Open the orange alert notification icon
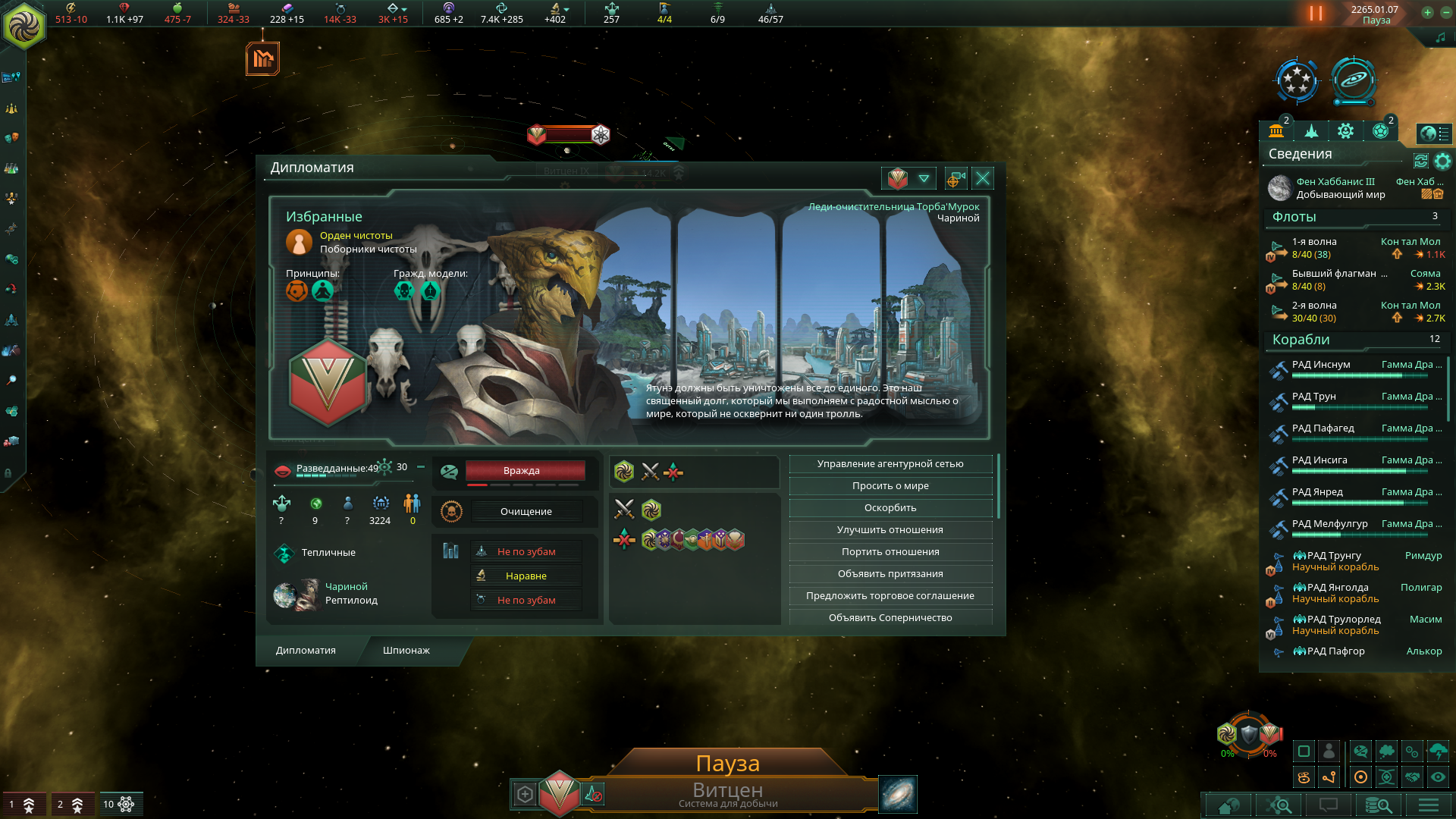 (x=262, y=58)
